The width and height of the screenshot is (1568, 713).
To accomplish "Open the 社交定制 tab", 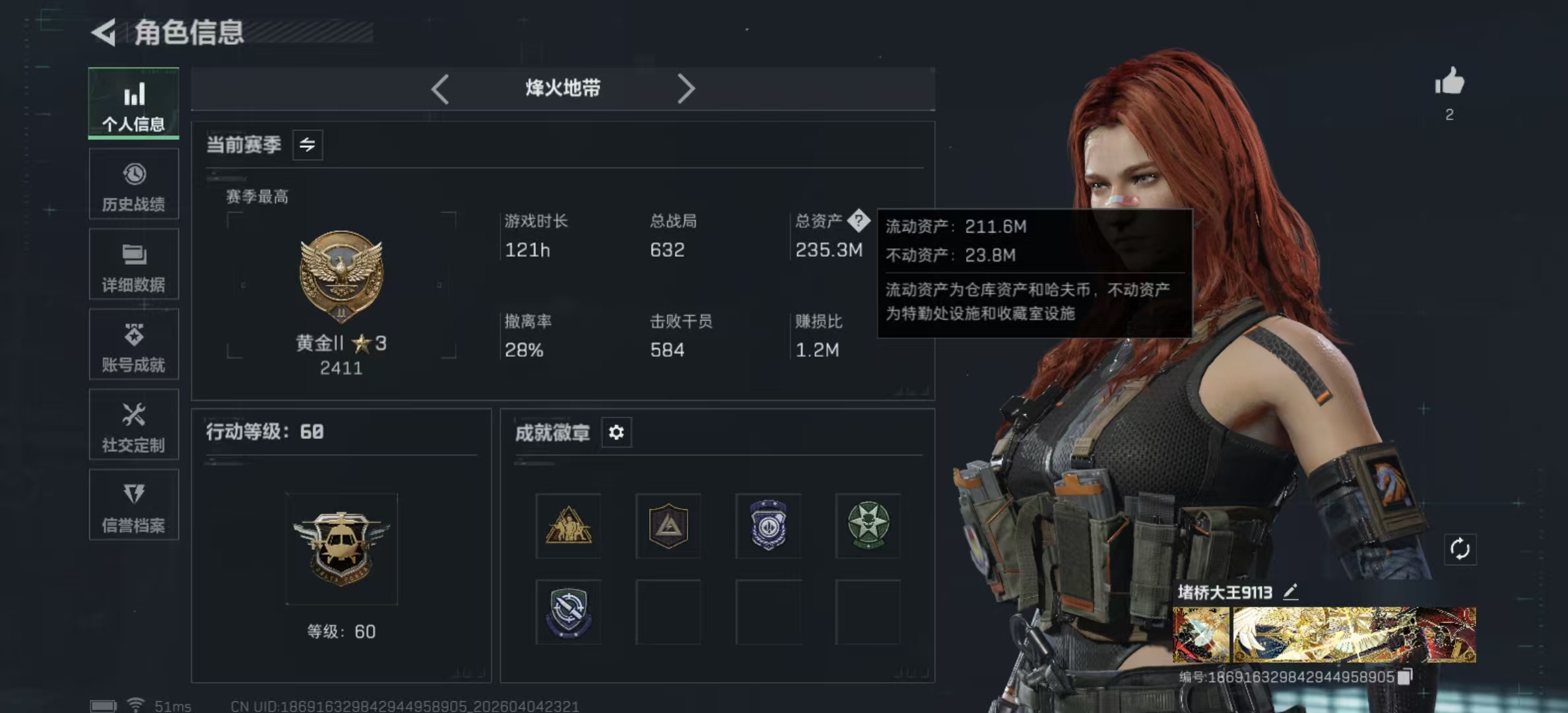I will point(133,424).
